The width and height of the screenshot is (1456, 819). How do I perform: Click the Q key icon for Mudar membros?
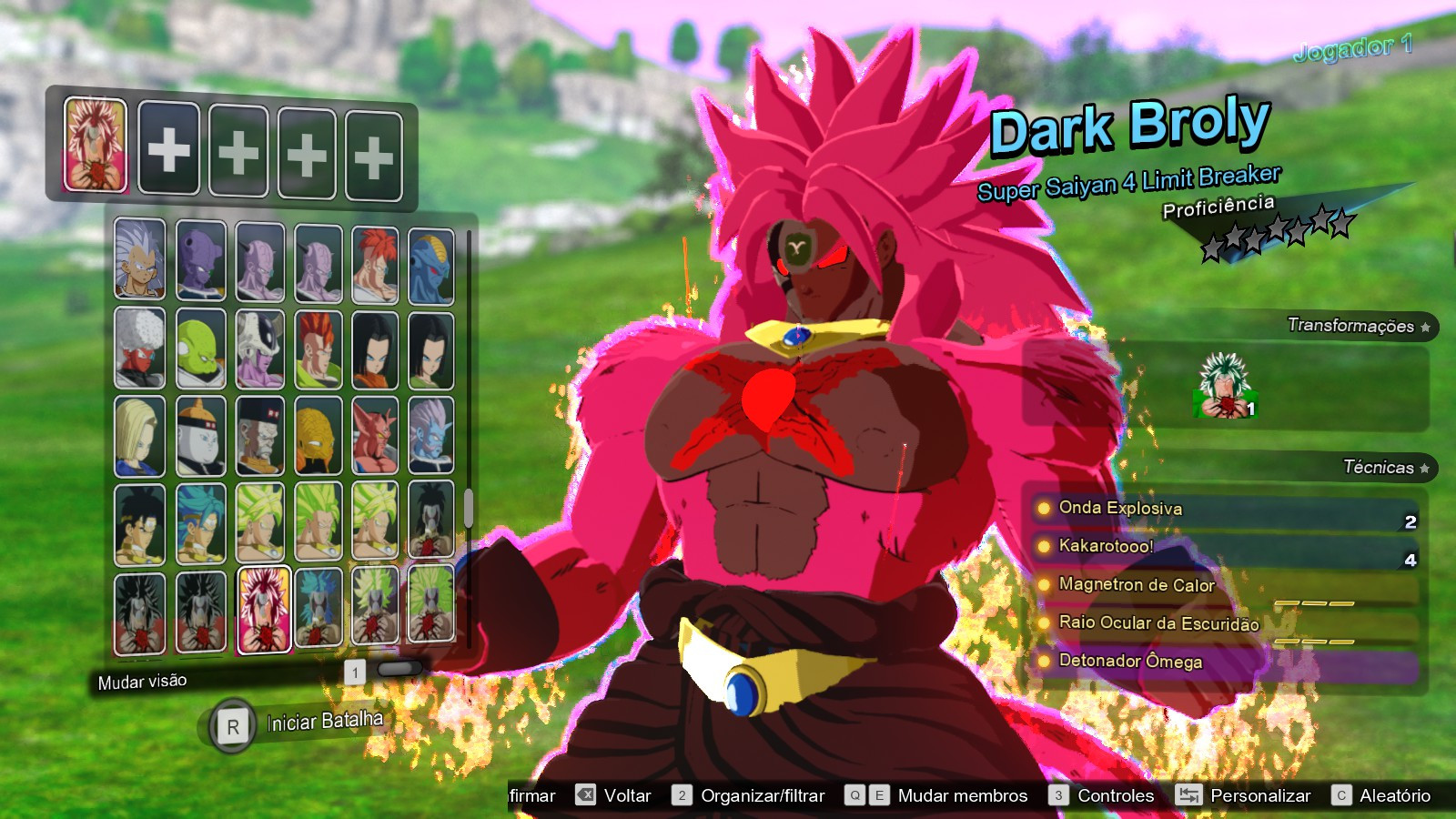click(854, 795)
